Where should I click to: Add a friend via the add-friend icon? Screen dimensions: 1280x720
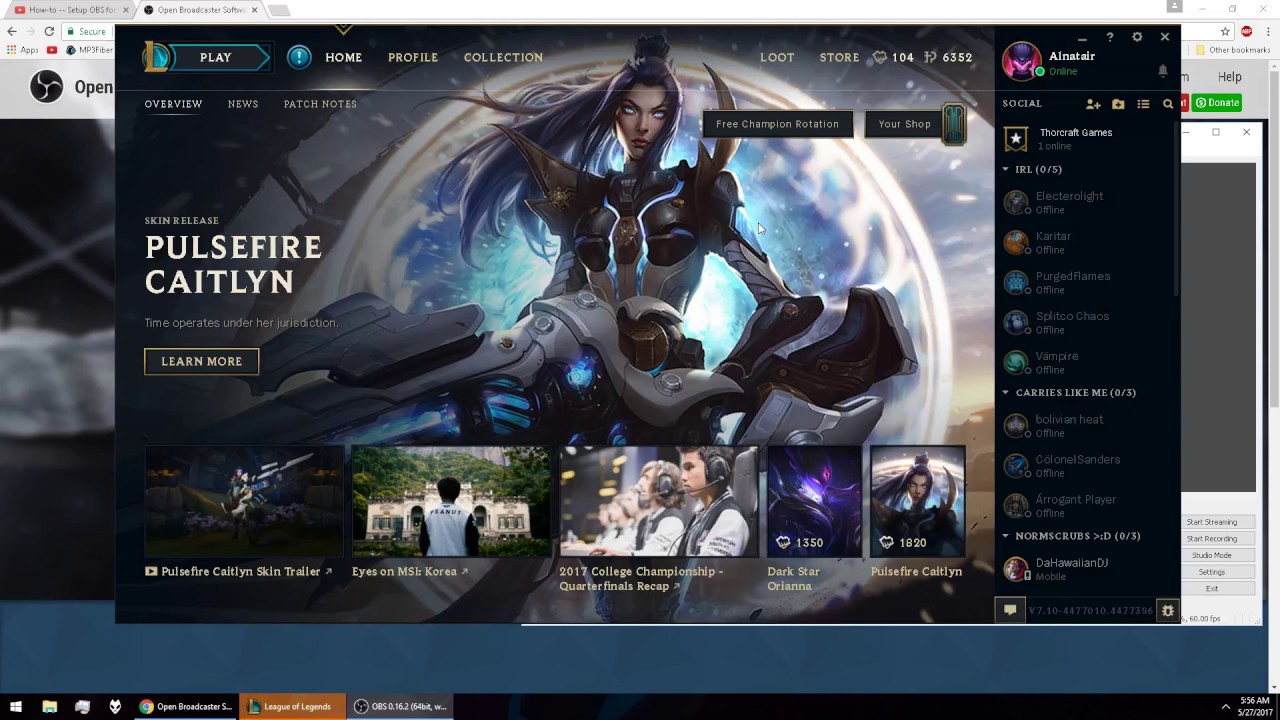(x=1093, y=104)
